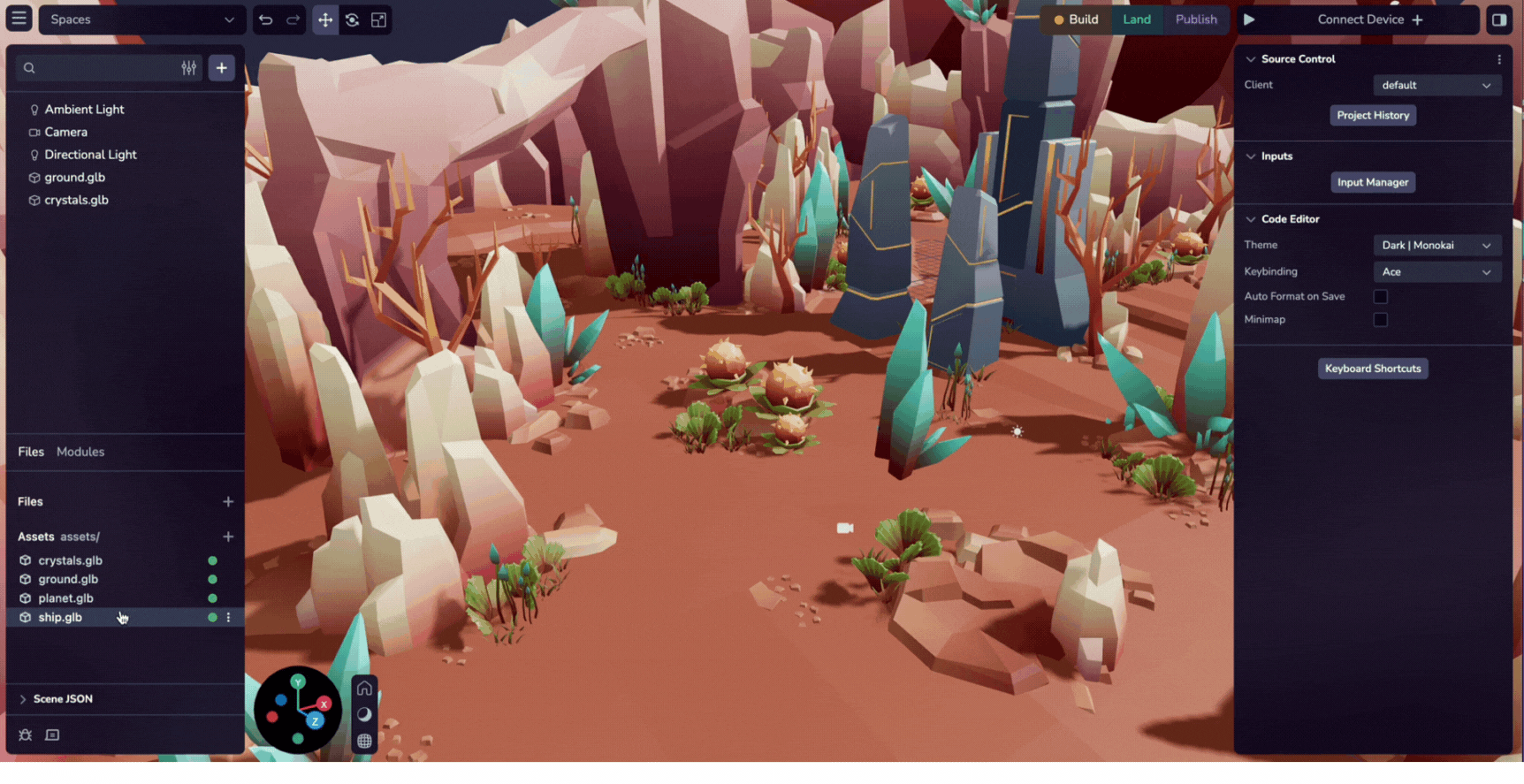Click the Undo arrow icon
Viewport: 1524px width, 784px height.
265,19
